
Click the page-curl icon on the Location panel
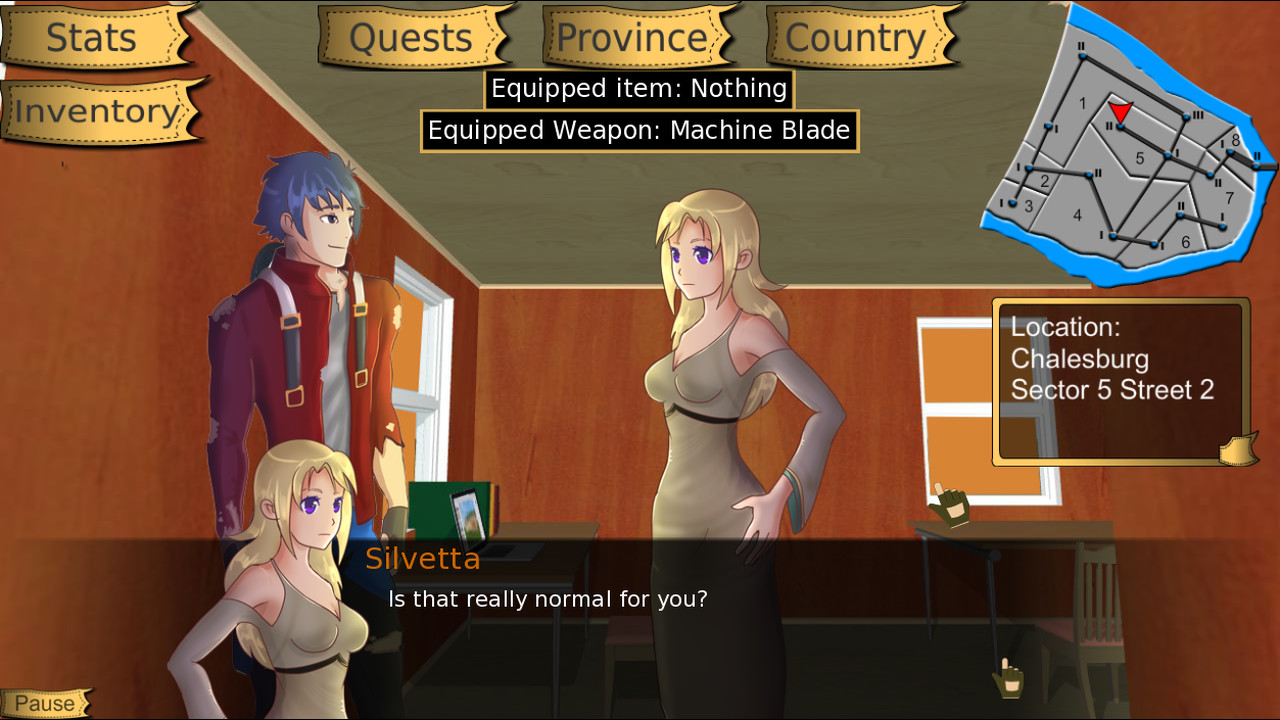[1237, 451]
